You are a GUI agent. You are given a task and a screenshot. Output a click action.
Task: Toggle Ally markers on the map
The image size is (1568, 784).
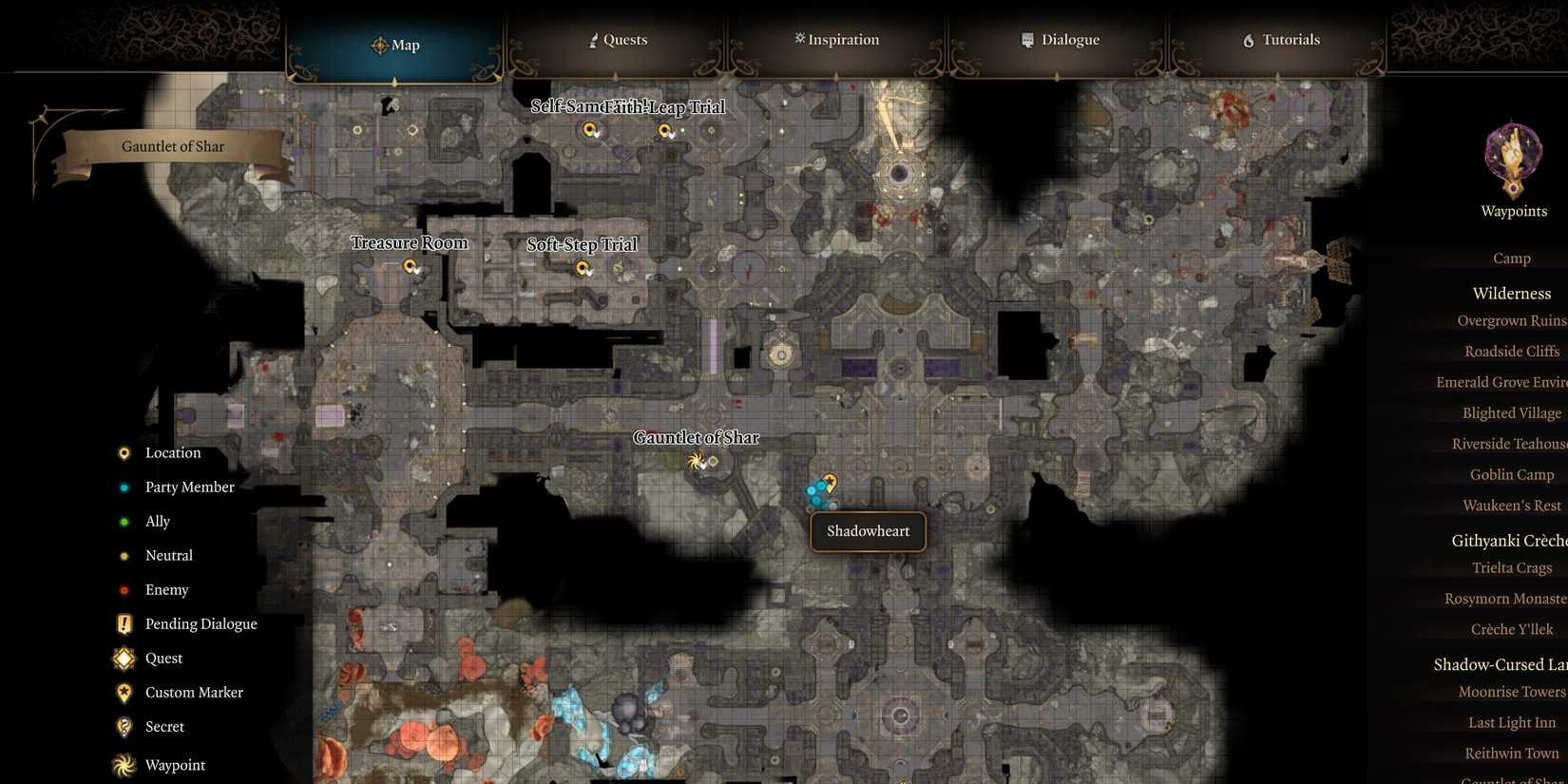pyautogui.click(x=124, y=521)
